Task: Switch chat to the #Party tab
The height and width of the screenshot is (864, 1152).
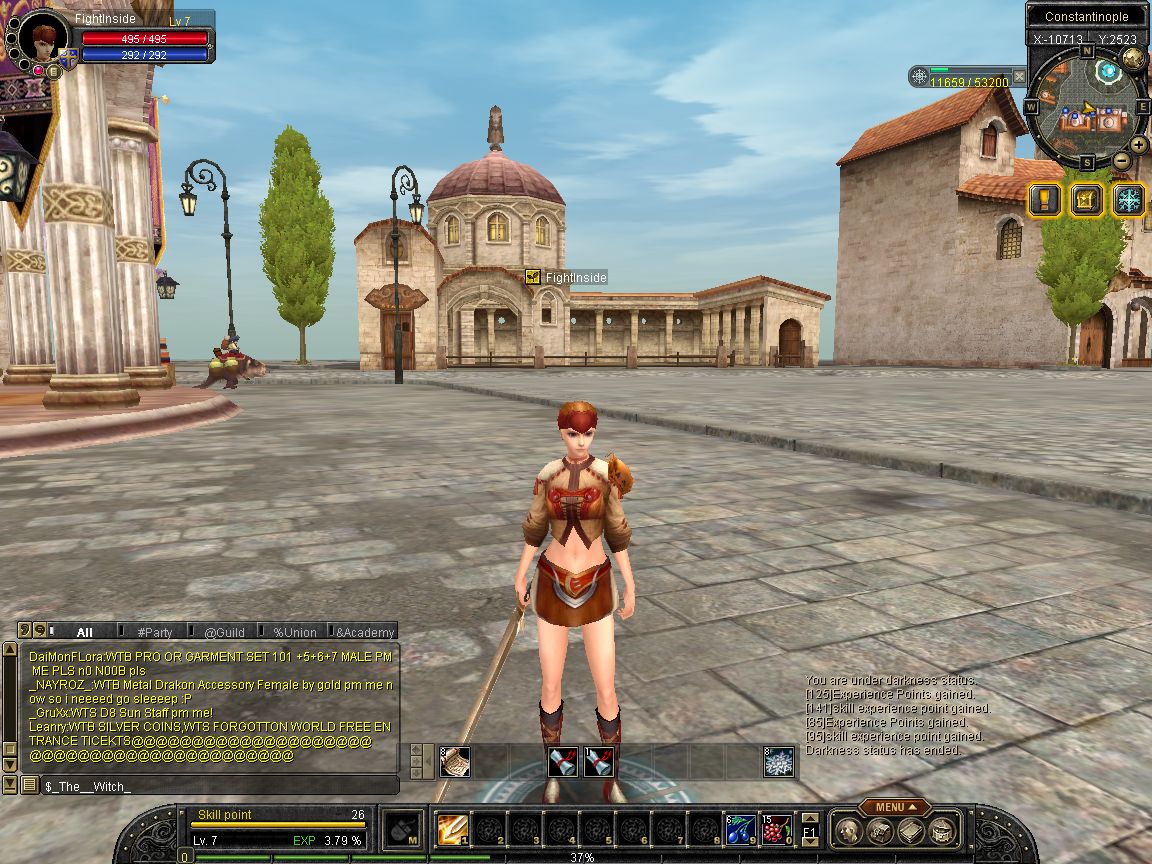Action: [x=154, y=632]
